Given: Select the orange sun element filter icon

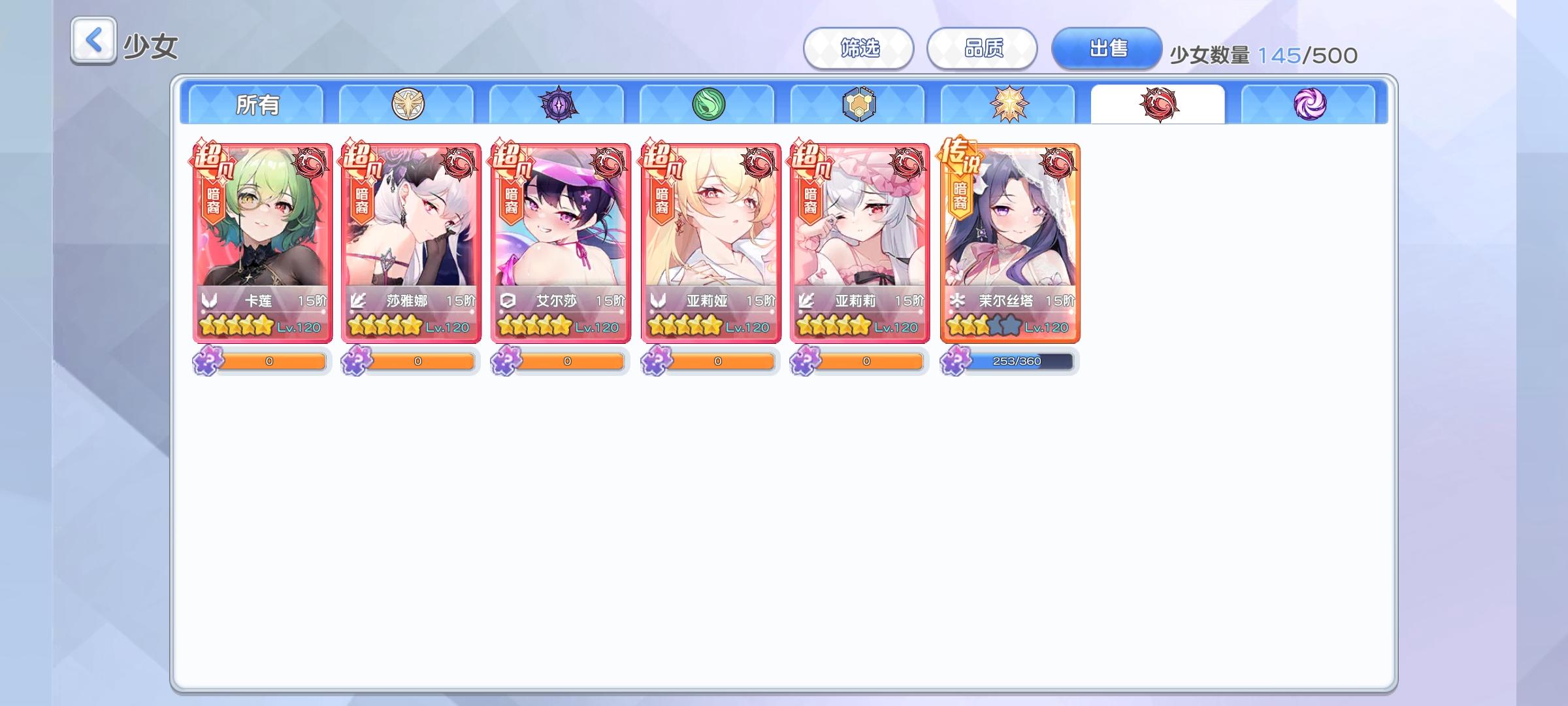Looking at the screenshot, I should point(1007,103).
